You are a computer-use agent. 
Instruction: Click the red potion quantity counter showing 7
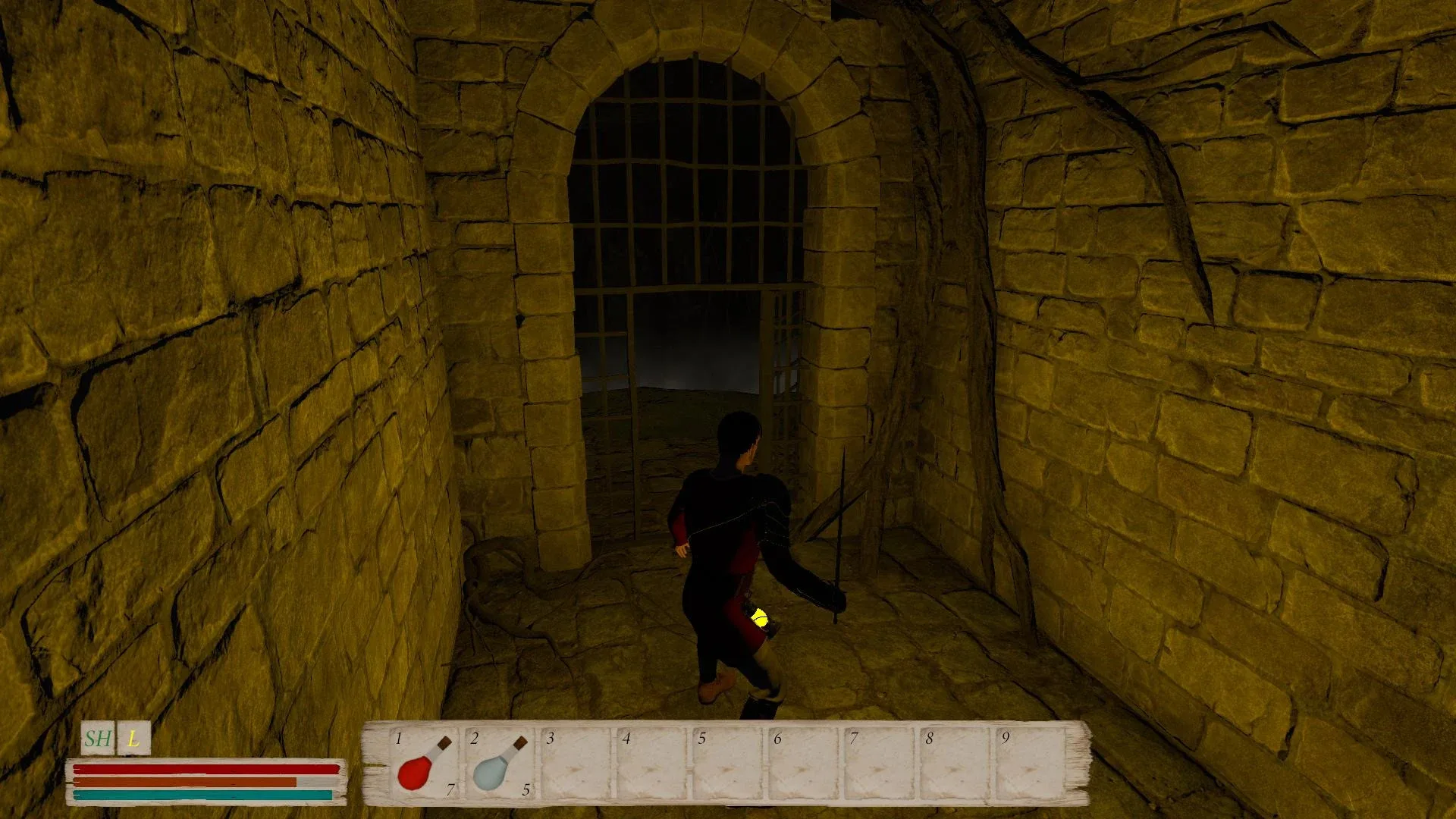coord(450,789)
